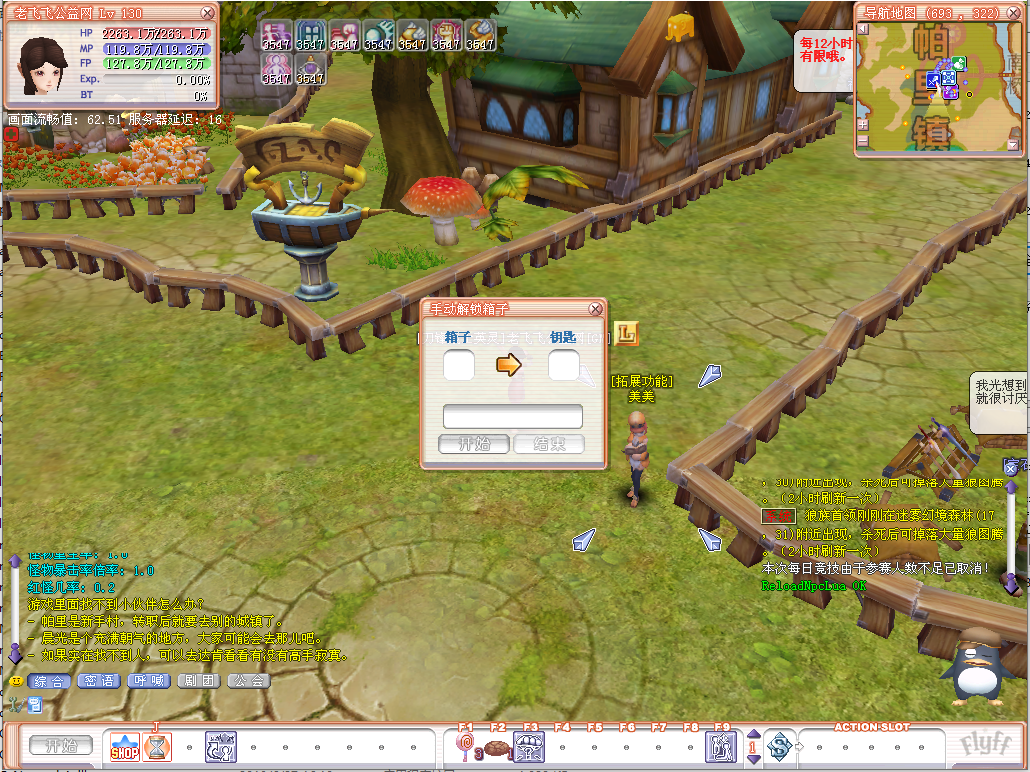Click the 开始 button in the unlock dialog

point(474,444)
